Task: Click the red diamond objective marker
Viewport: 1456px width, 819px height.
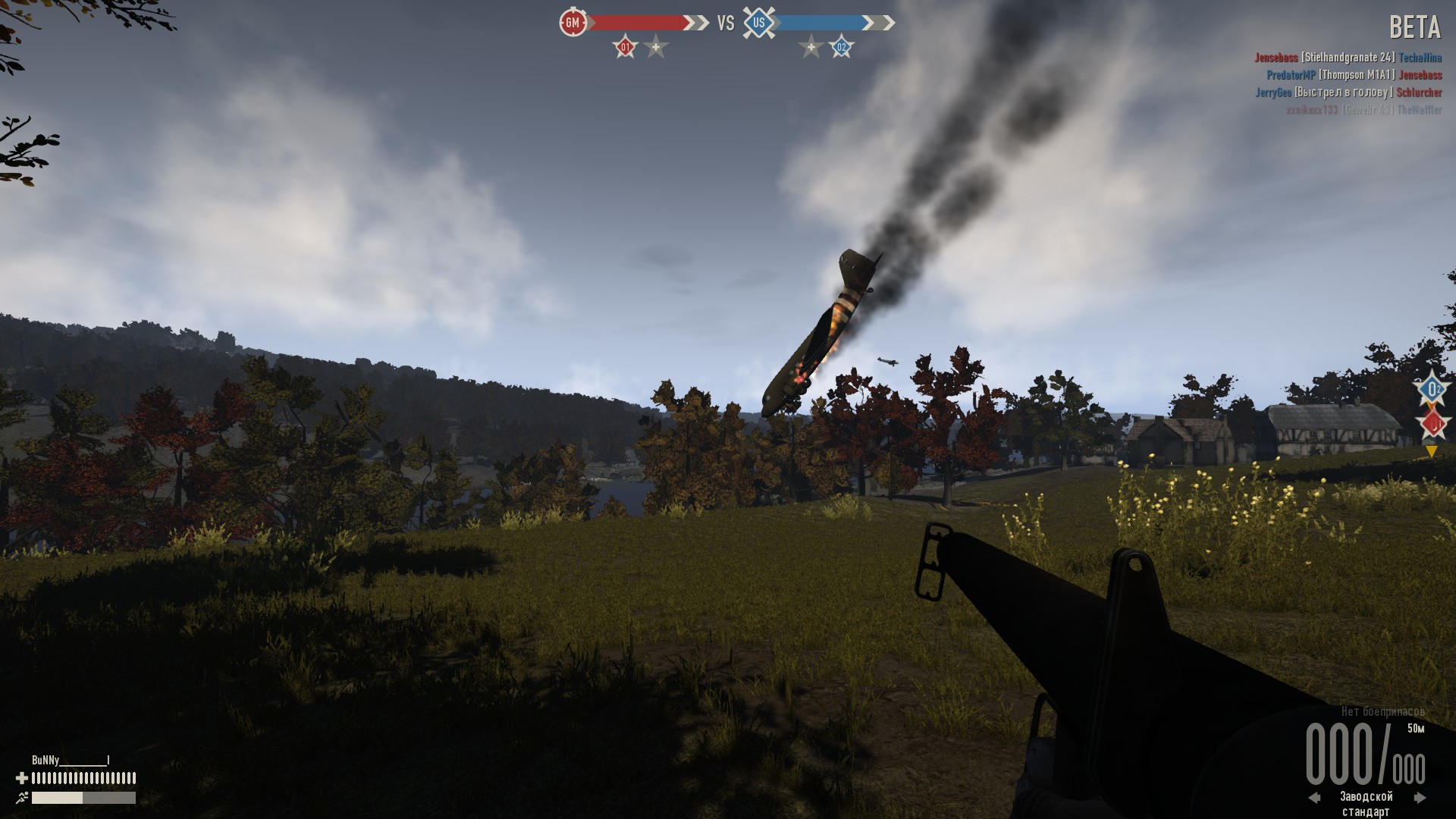Action: (1432, 424)
